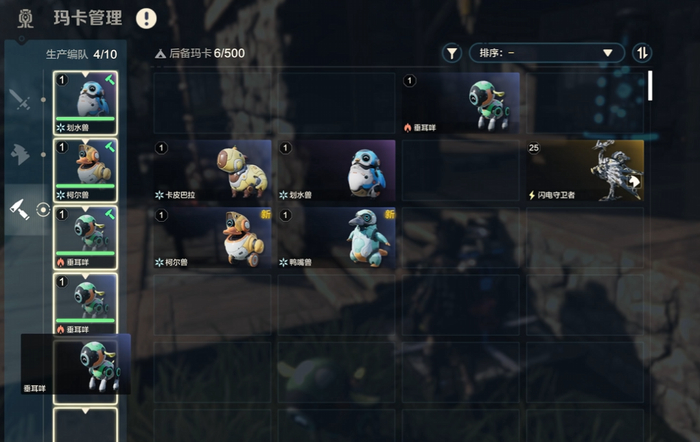This screenshot has height=442, width=700.
Task: Select the 卡皮巴拉 reserve card
Action: (x=213, y=170)
